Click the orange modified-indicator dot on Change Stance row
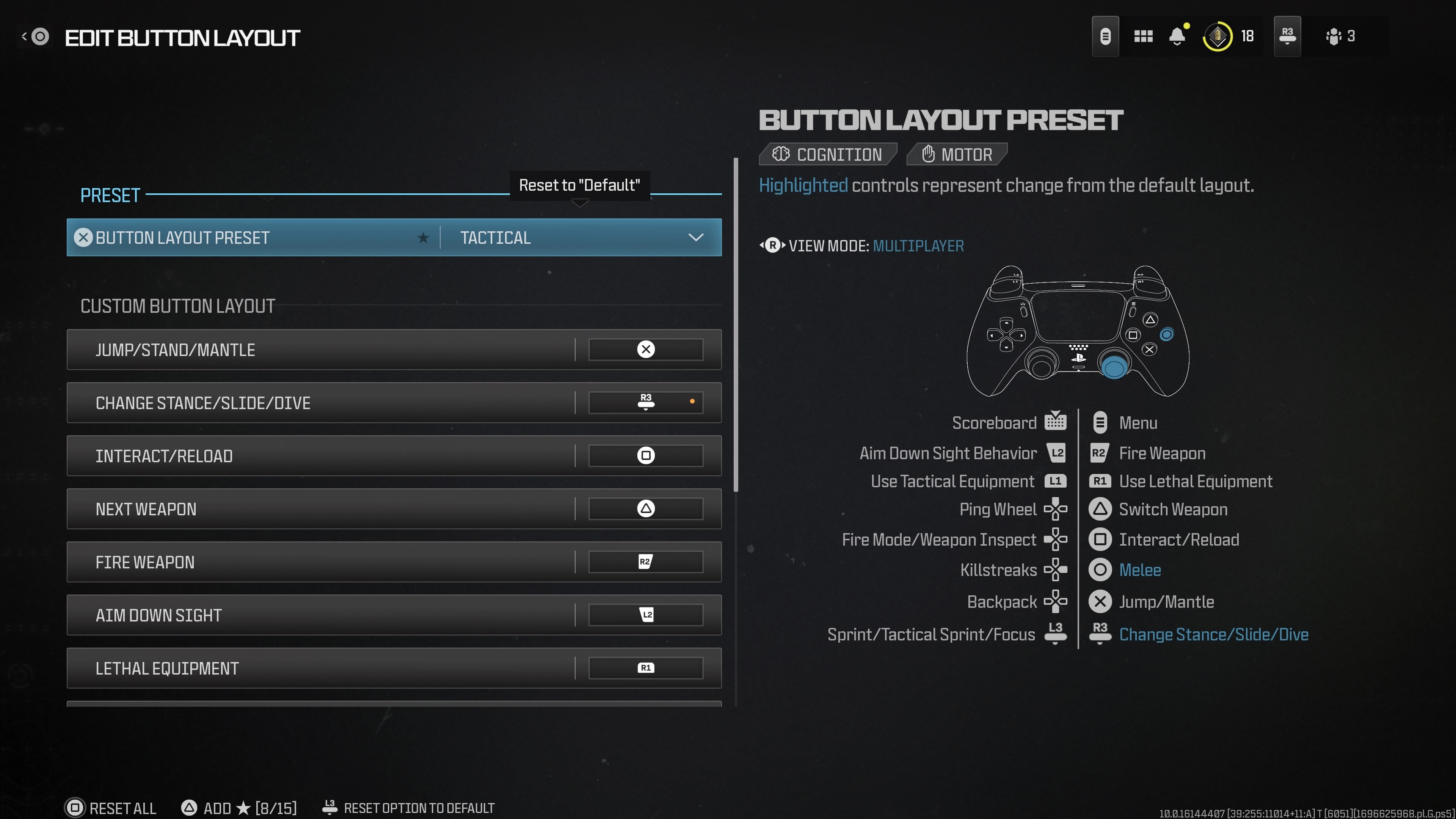This screenshot has height=819, width=1456. (x=692, y=401)
